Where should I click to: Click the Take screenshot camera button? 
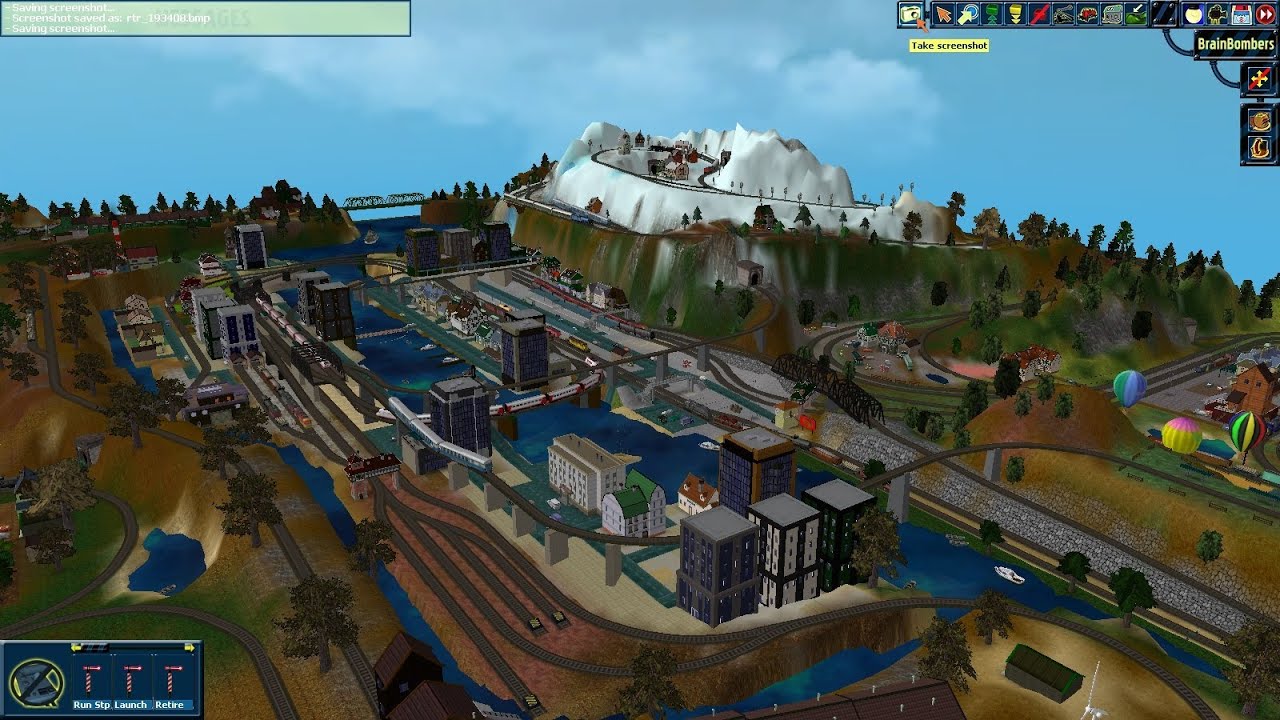pyautogui.click(x=910, y=14)
